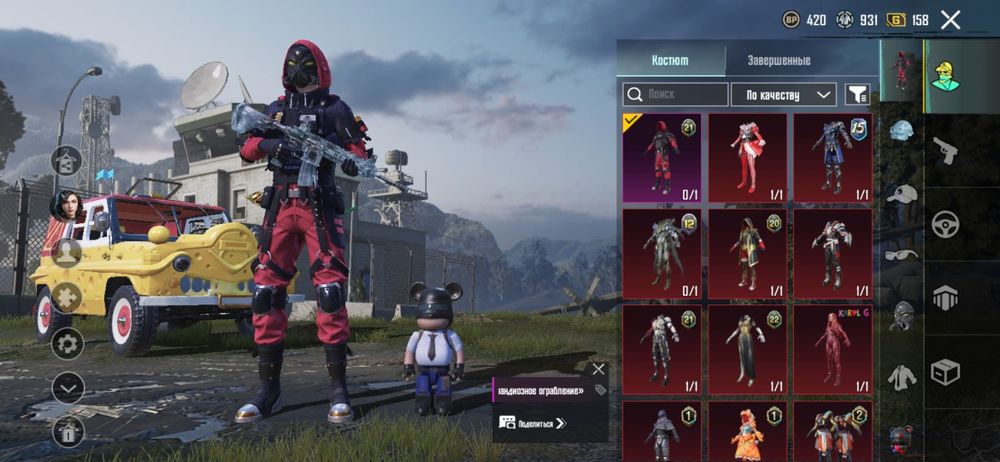Close the item info popup

(598, 369)
